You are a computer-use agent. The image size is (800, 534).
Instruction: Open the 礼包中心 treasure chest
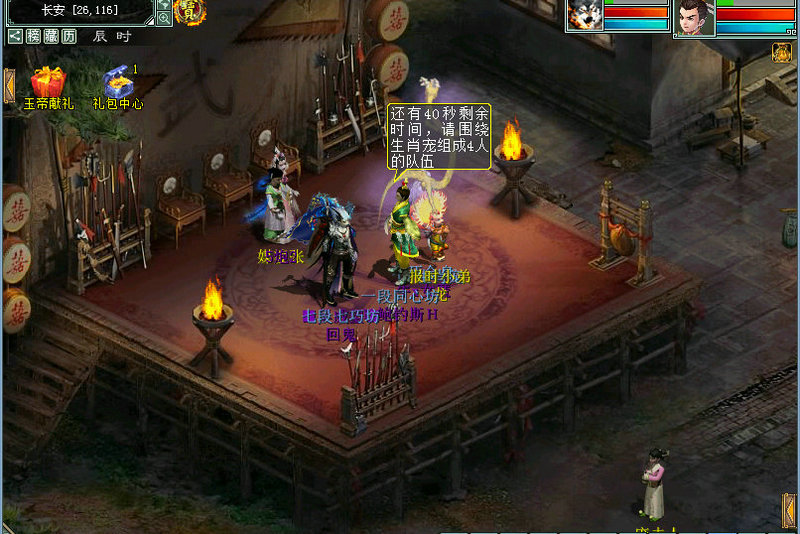point(118,82)
